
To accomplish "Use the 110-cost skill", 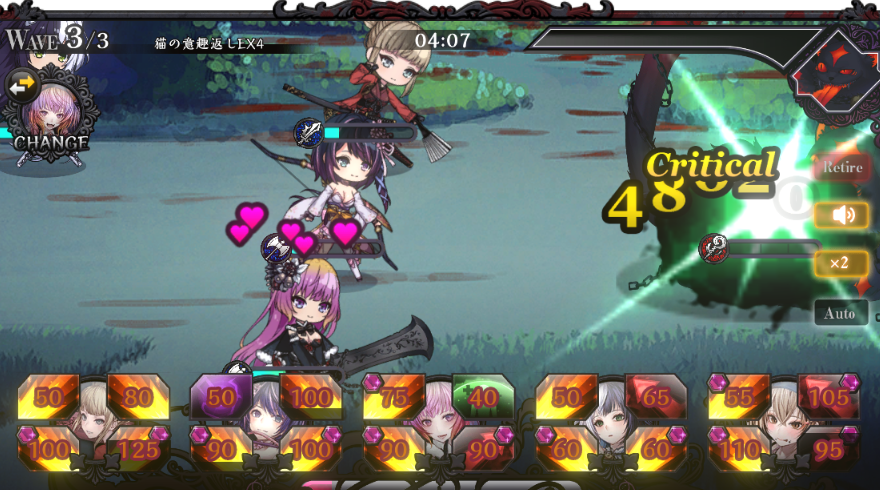I will click(x=739, y=448).
